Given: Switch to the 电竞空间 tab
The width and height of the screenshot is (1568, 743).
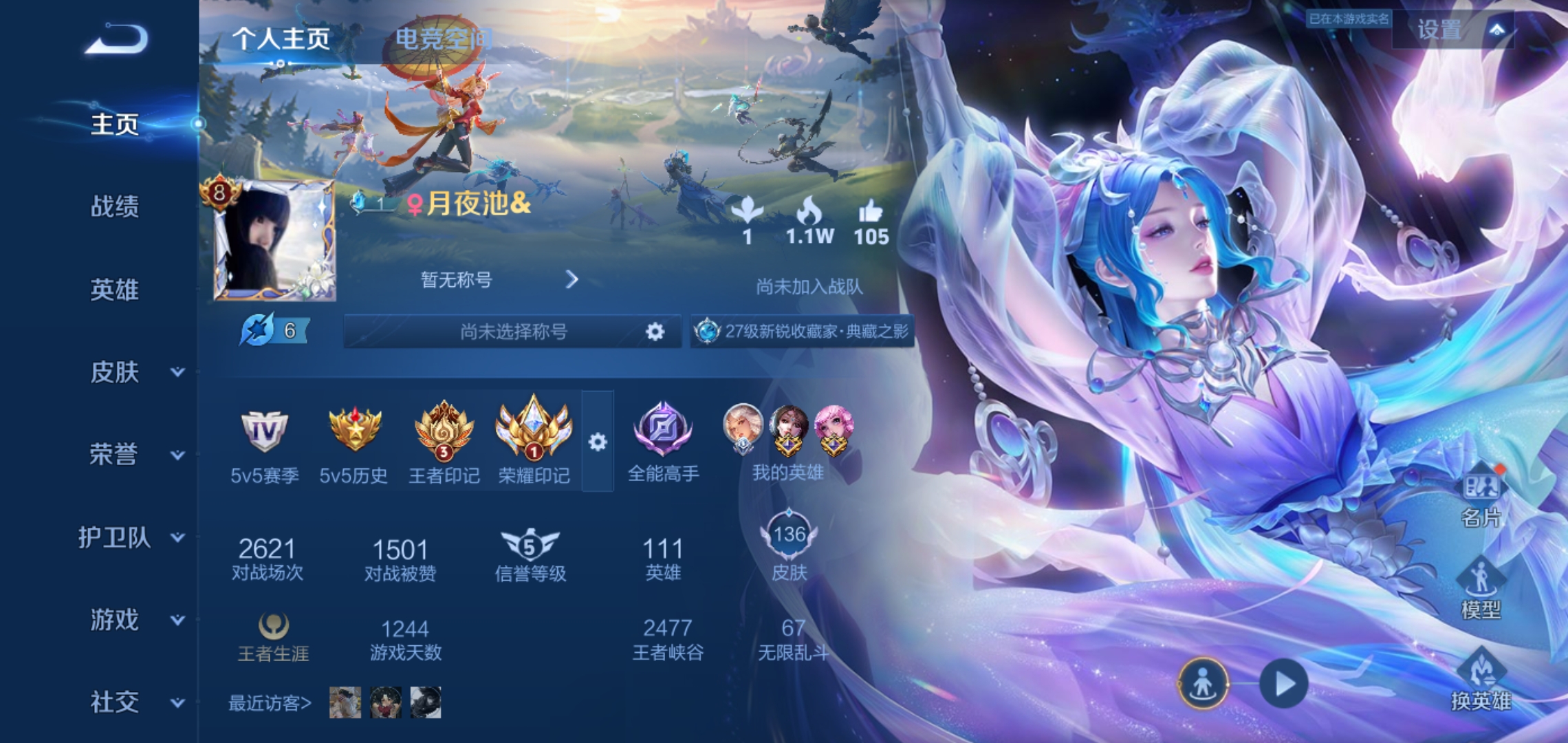Looking at the screenshot, I should [444, 39].
